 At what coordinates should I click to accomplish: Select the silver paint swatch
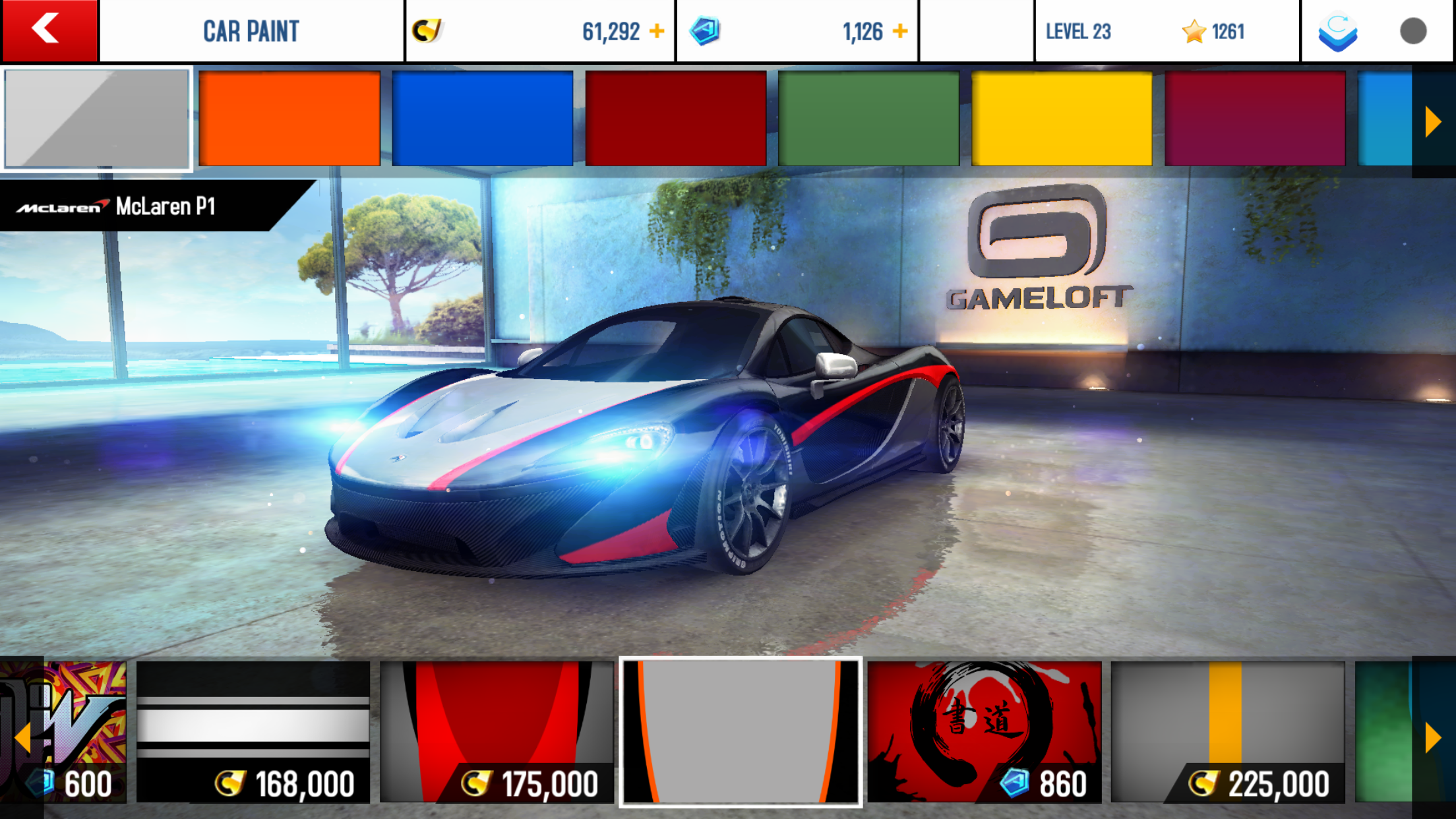[97, 119]
